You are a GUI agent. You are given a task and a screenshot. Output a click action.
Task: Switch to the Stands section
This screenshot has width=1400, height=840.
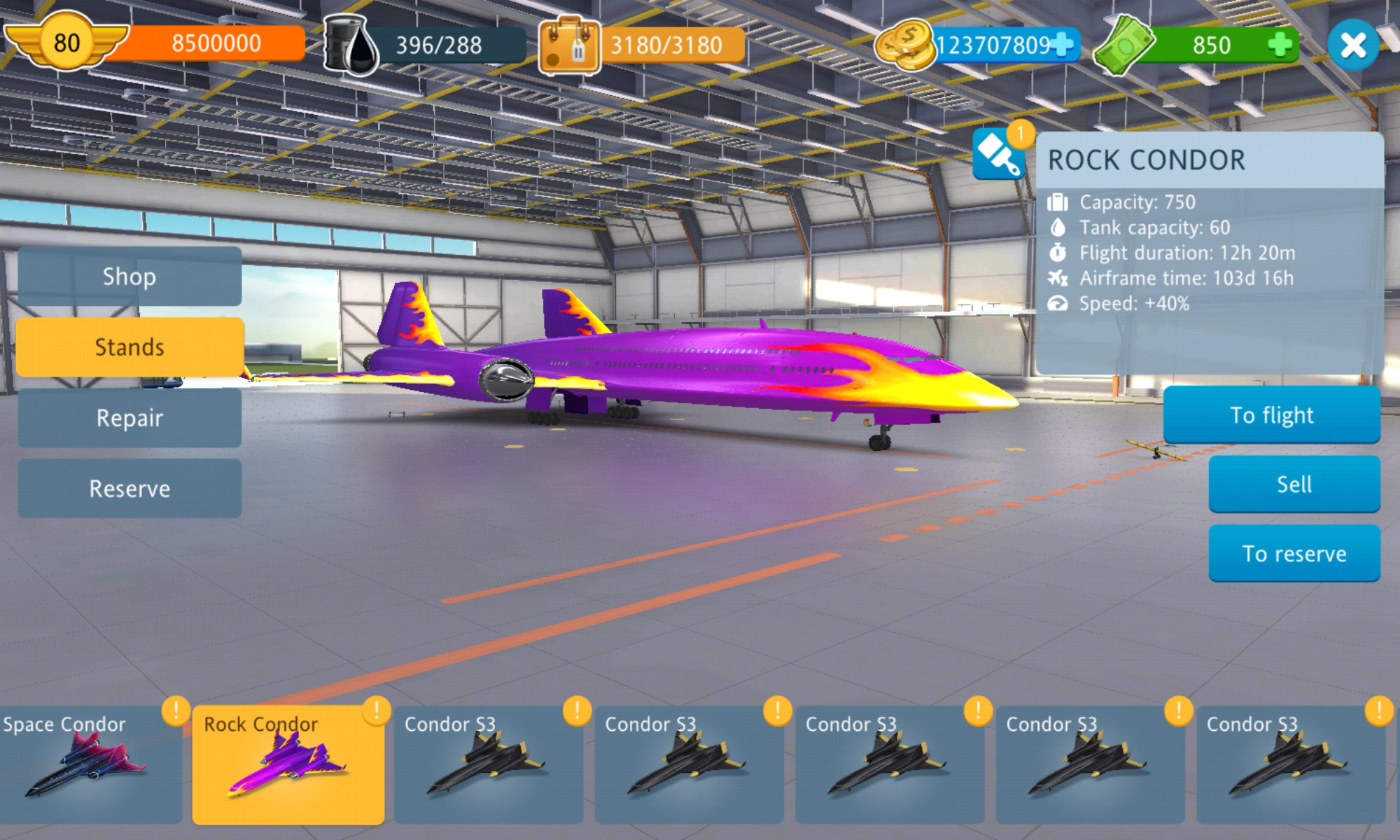[129, 347]
